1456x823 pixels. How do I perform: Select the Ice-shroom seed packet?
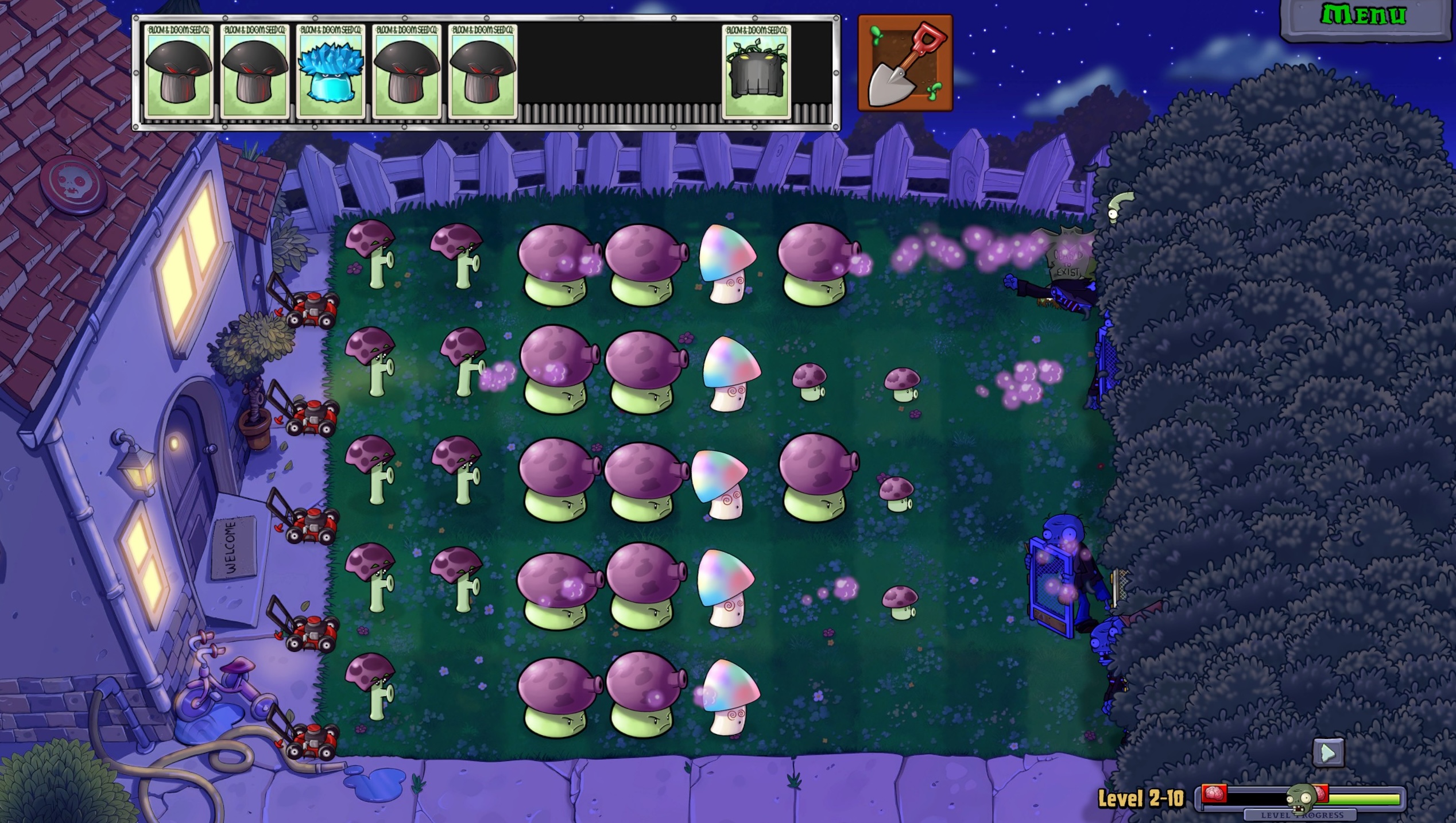pyautogui.click(x=331, y=72)
